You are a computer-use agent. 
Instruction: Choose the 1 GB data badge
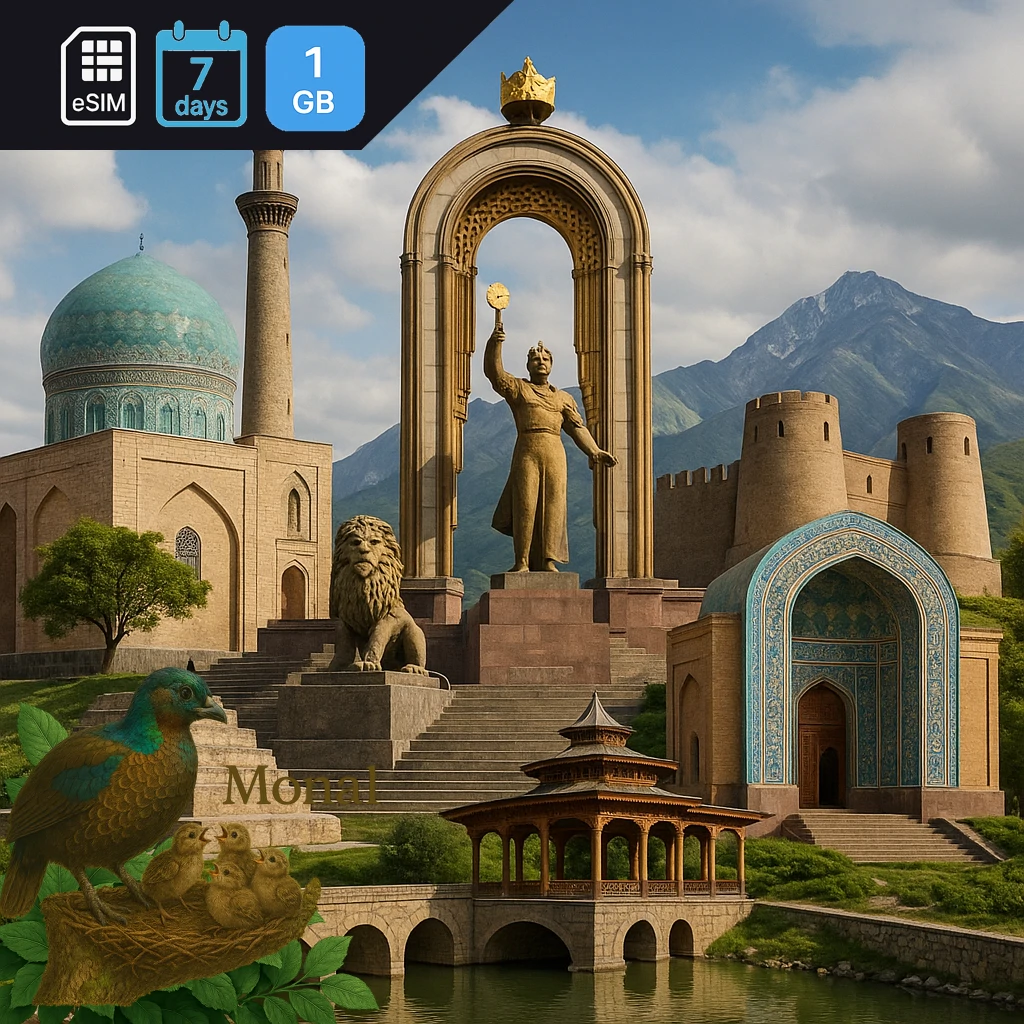315,78
